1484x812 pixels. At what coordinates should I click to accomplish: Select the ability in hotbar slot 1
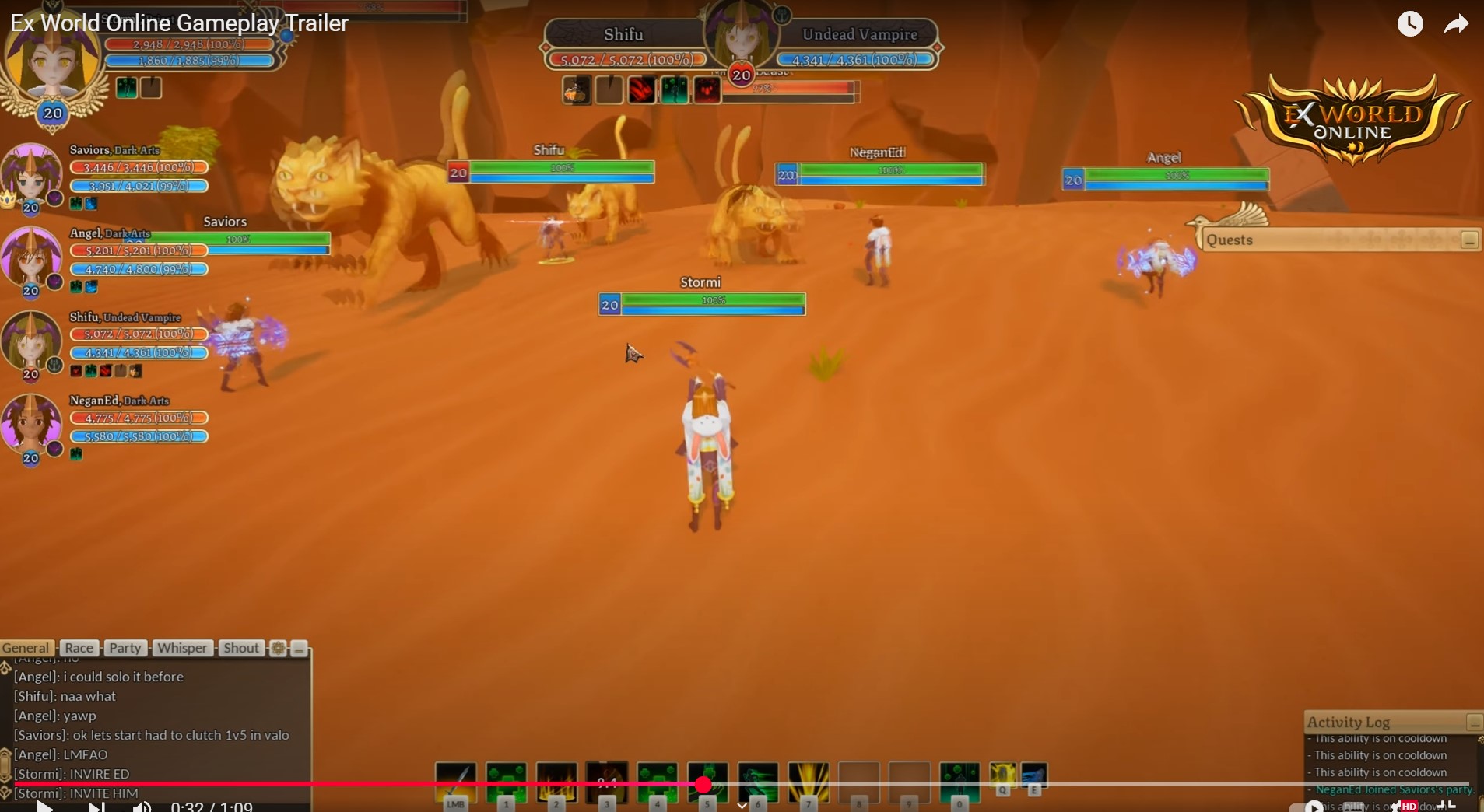click(506, 781)
